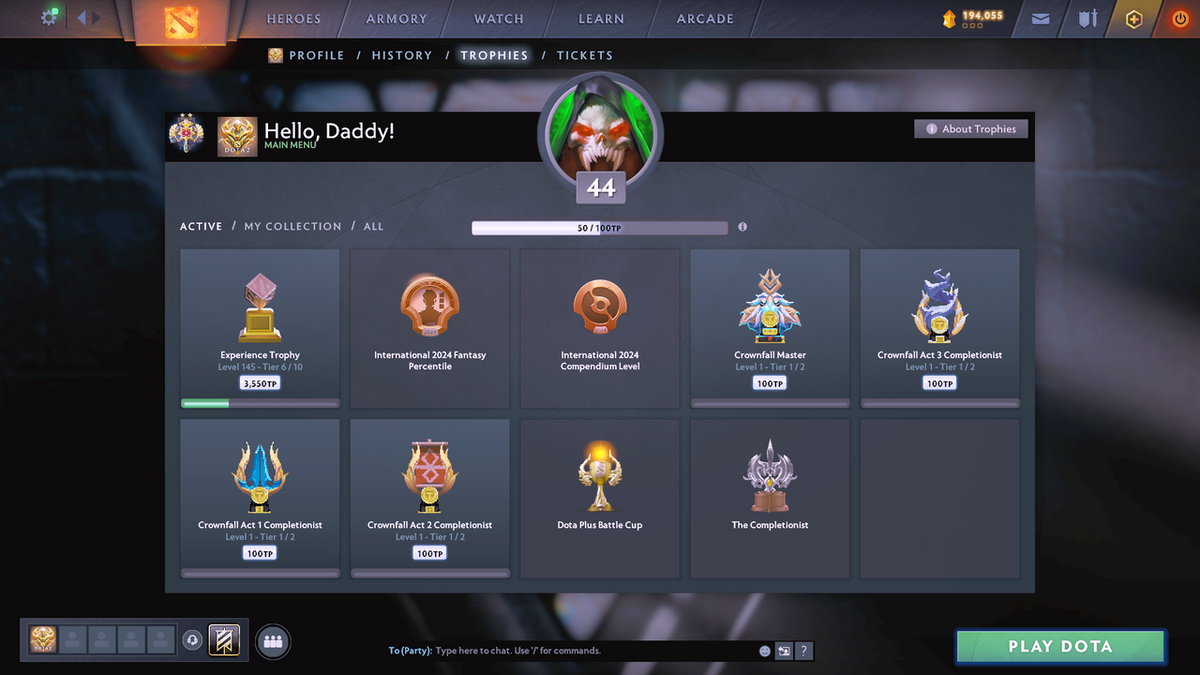
Task: Open the mail envelope icon
Action: click(1041, 19)
